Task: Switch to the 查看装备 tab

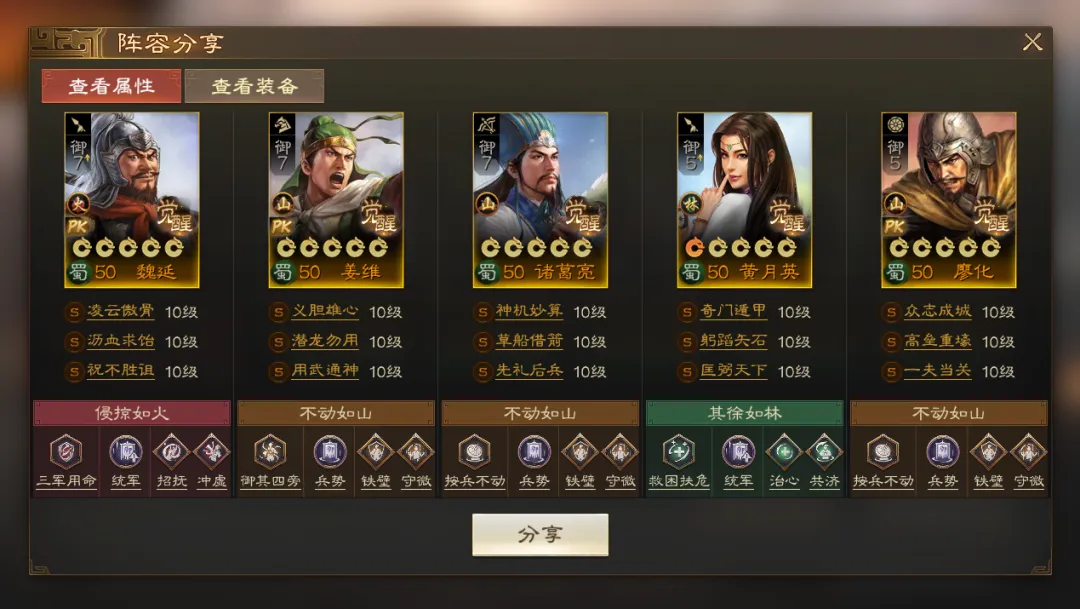Action: (x=254, y=86)
